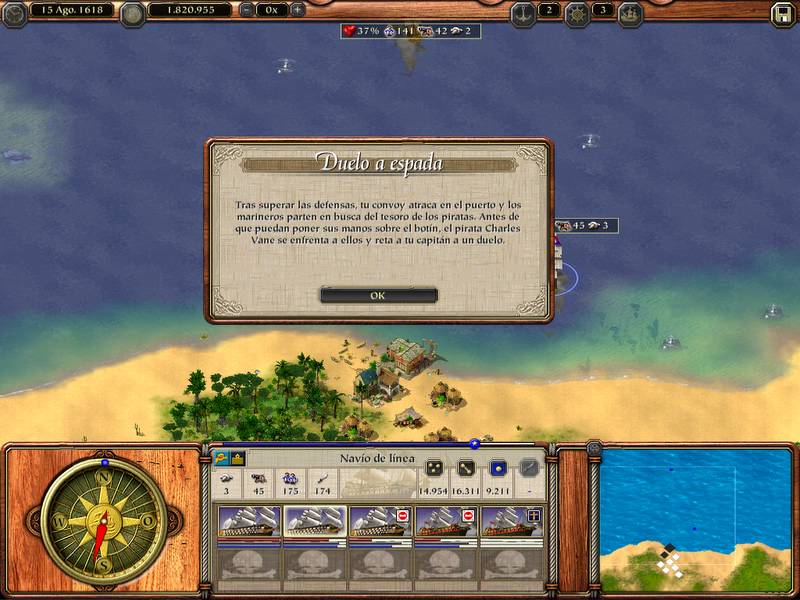Screen dimensions: 800x600
Task: Choose the round cannonball ammunition icon
Action: 497,468
